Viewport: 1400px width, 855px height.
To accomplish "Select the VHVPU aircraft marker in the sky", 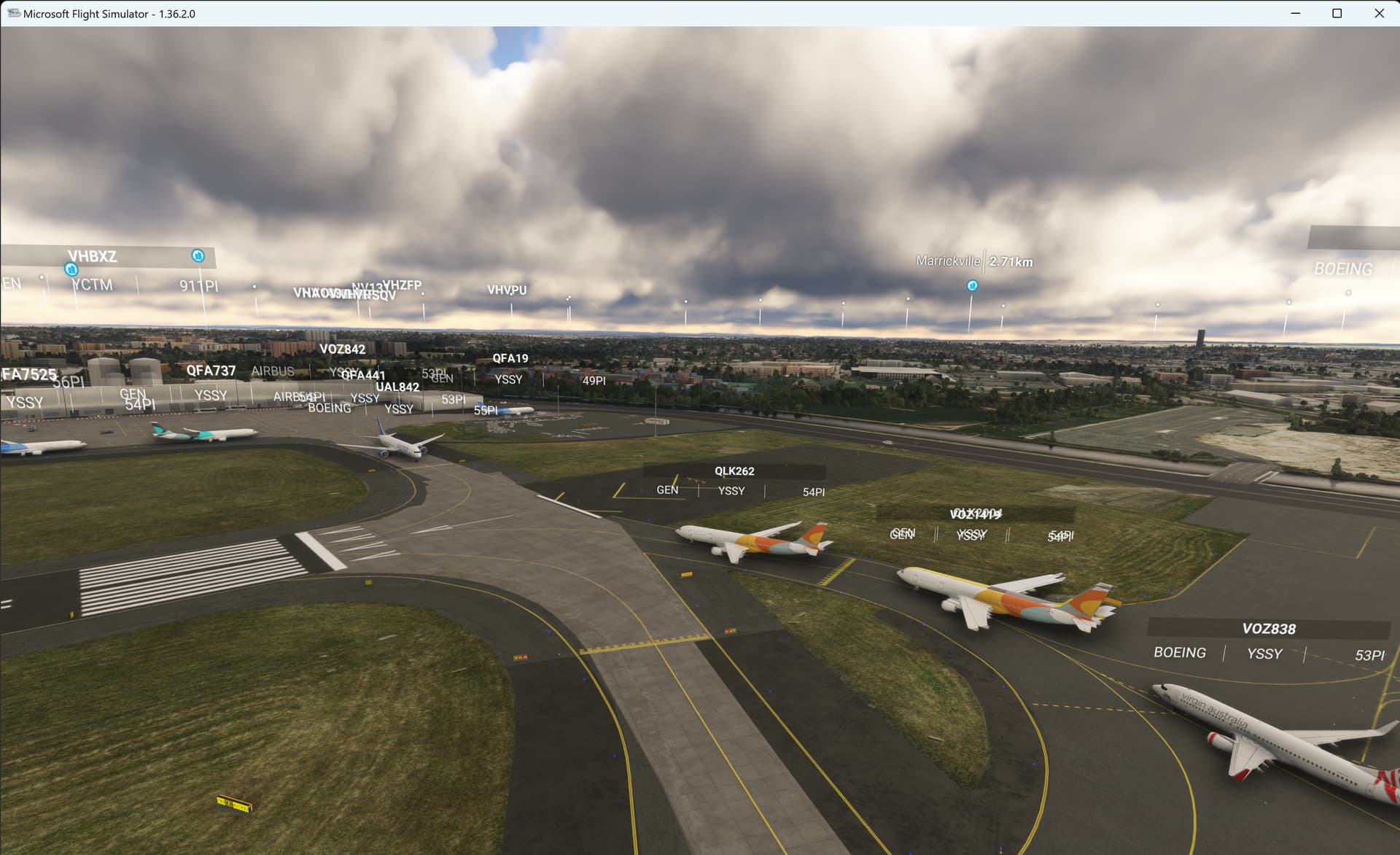I will pos(507,290).
